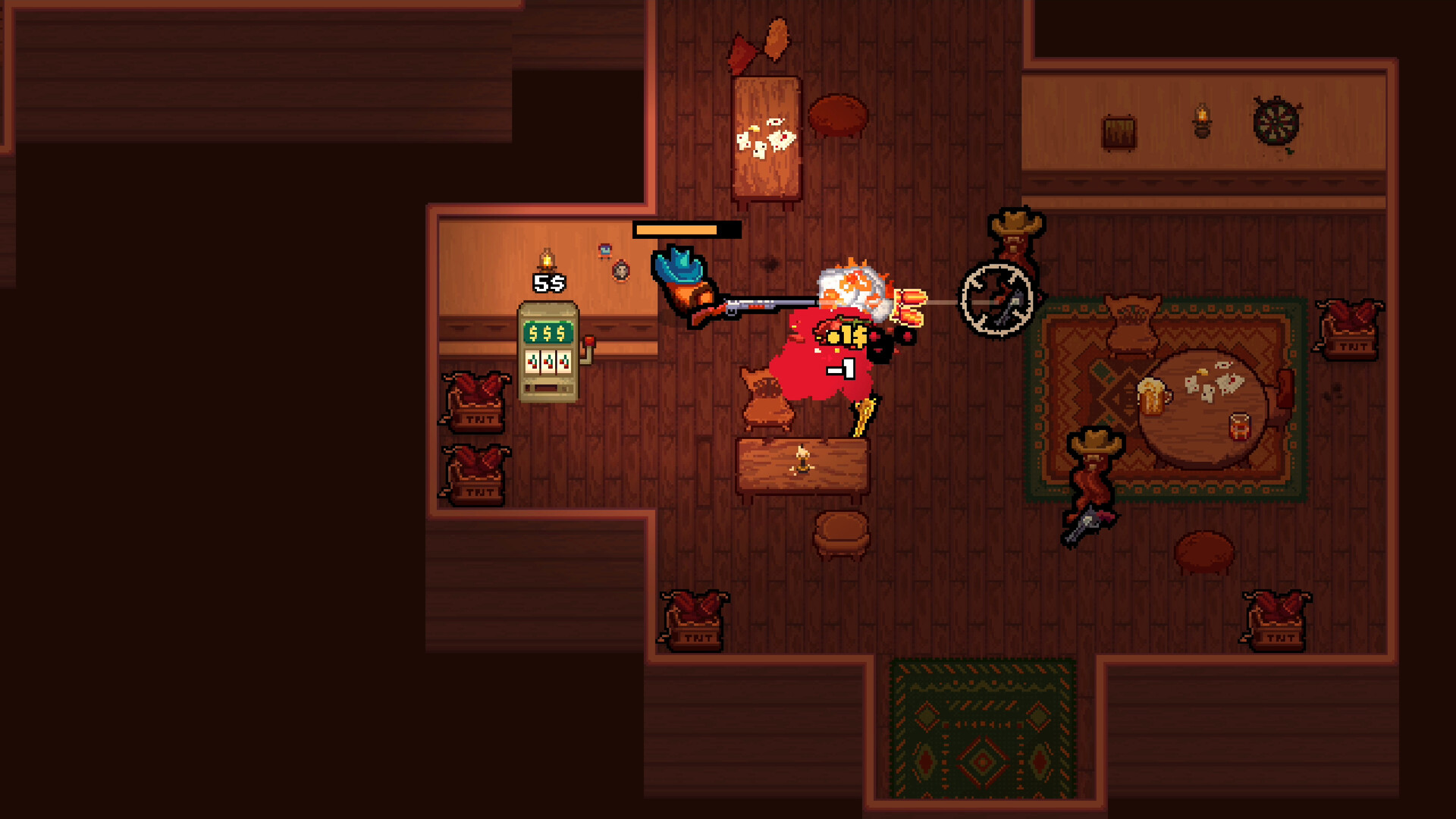
Task: Click the crosshair aiming reticle
Action: coord(996,300)
